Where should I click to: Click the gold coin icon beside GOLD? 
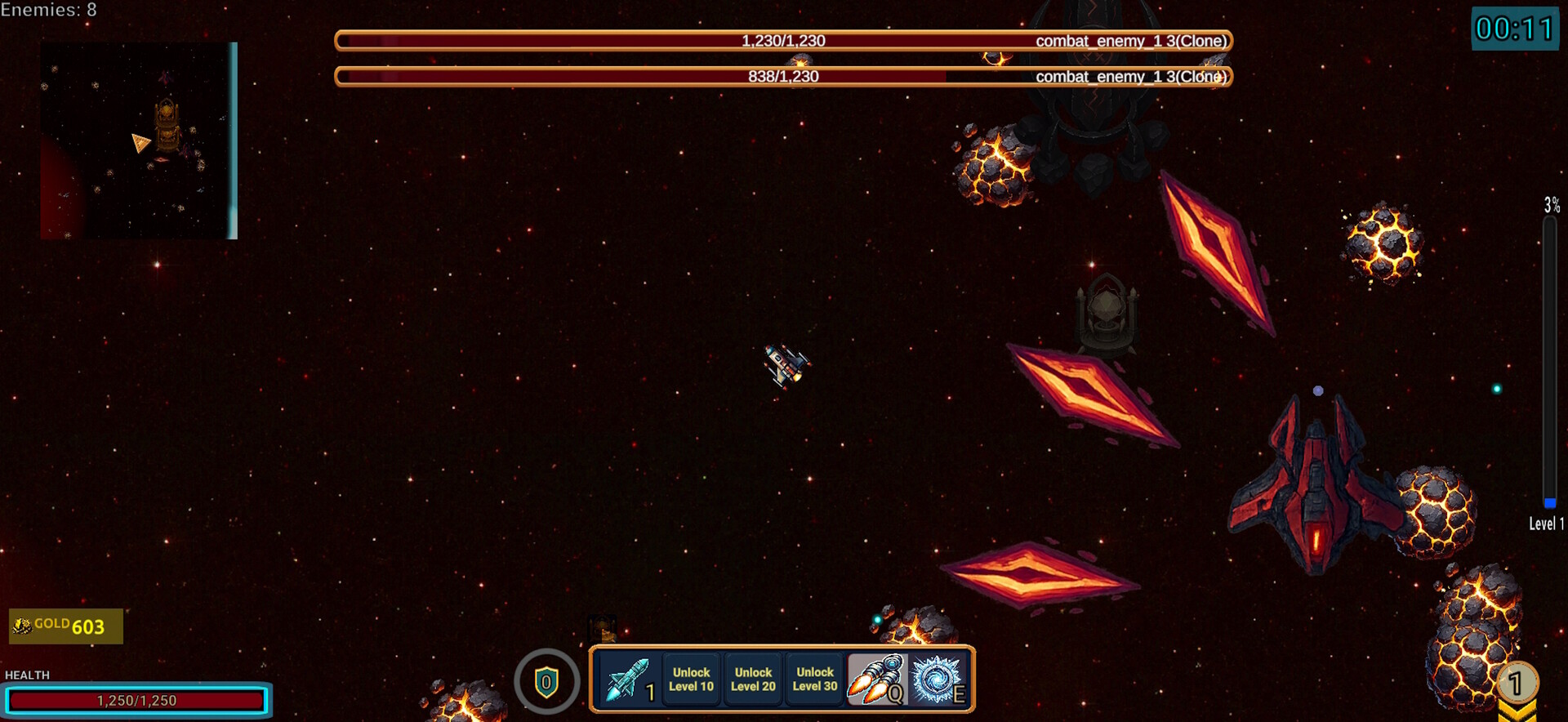click(x=20, y=625)
